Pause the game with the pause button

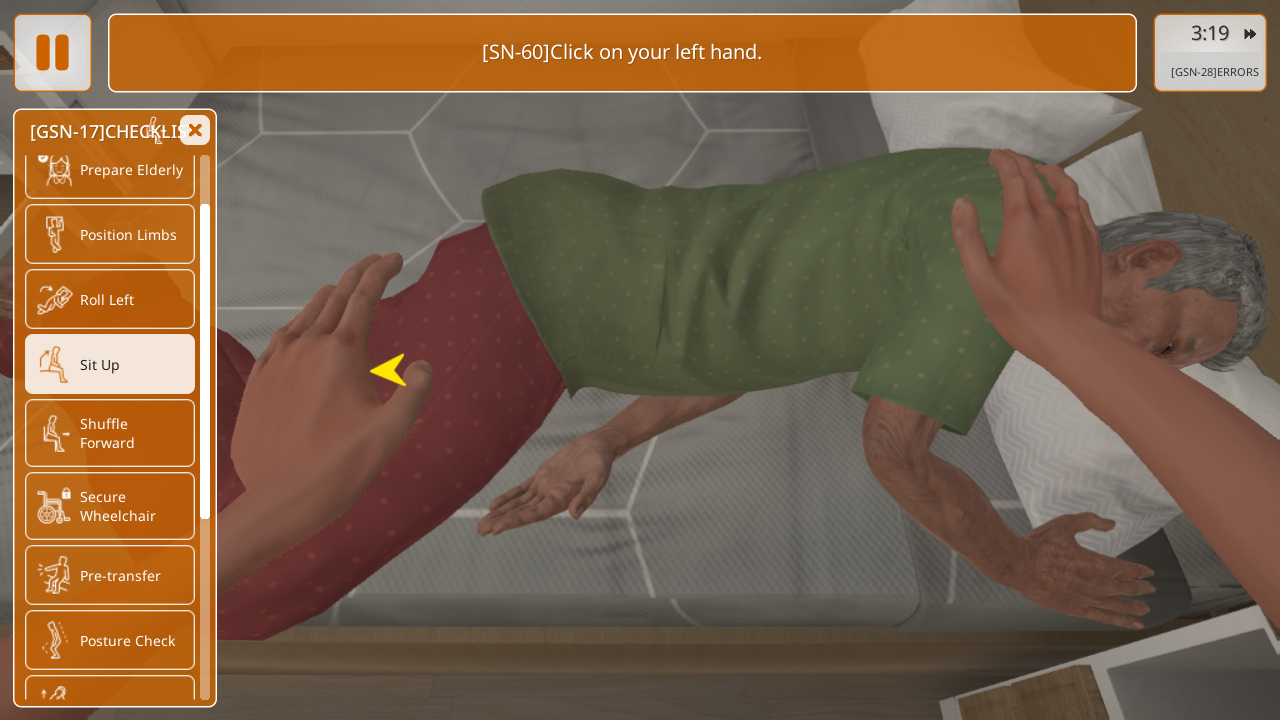[52, 53]
